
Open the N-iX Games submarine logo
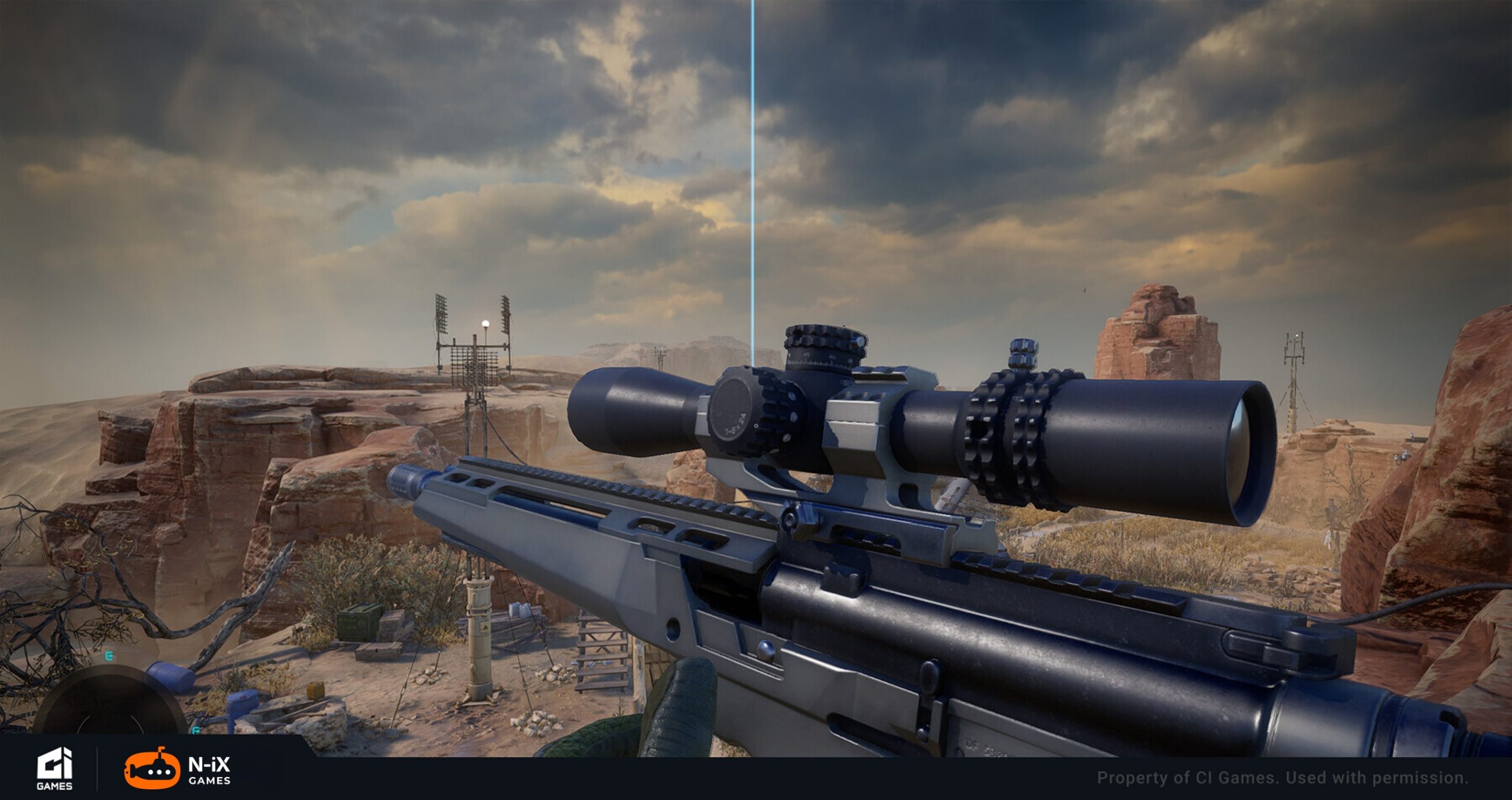152,768
